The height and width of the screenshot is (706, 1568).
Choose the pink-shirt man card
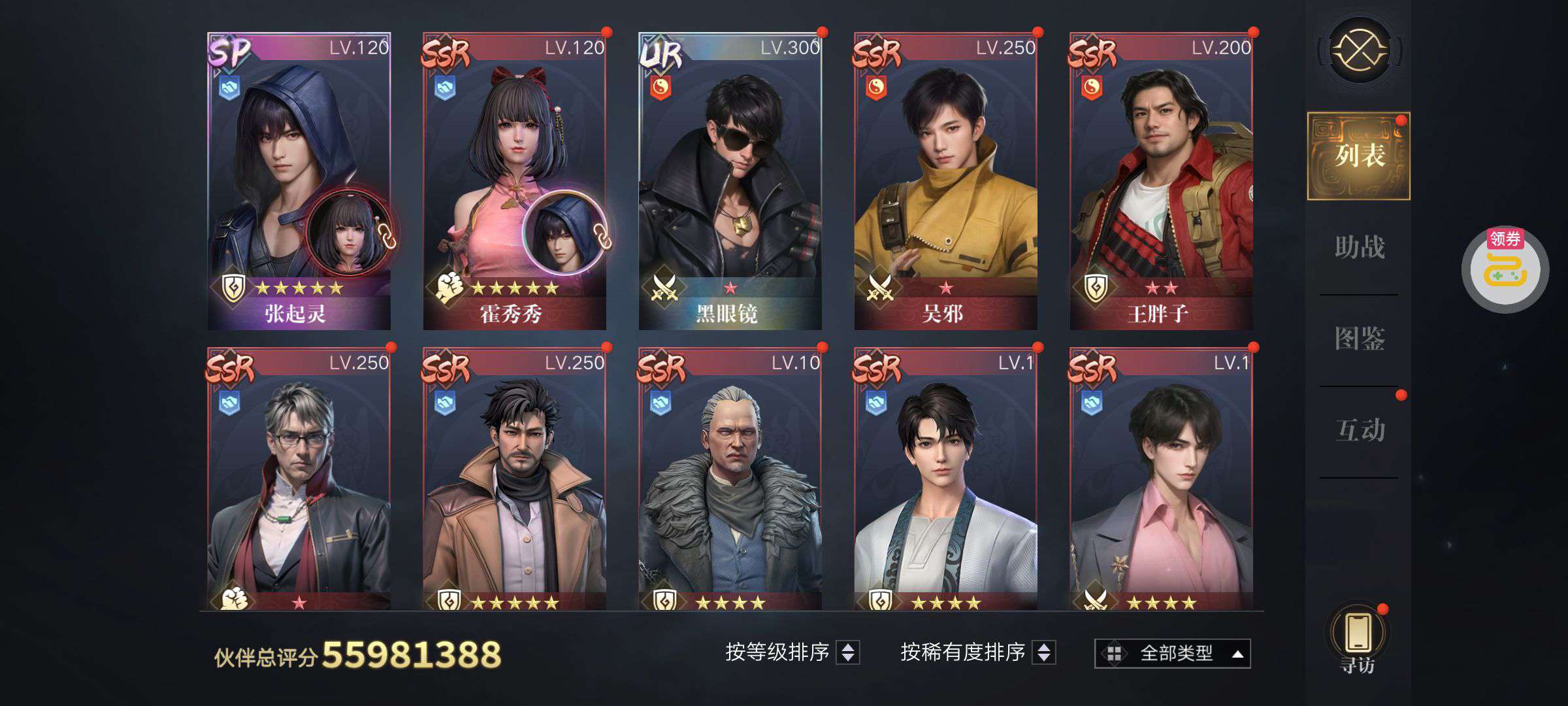pyautogui.click(x=1161, y=480)
